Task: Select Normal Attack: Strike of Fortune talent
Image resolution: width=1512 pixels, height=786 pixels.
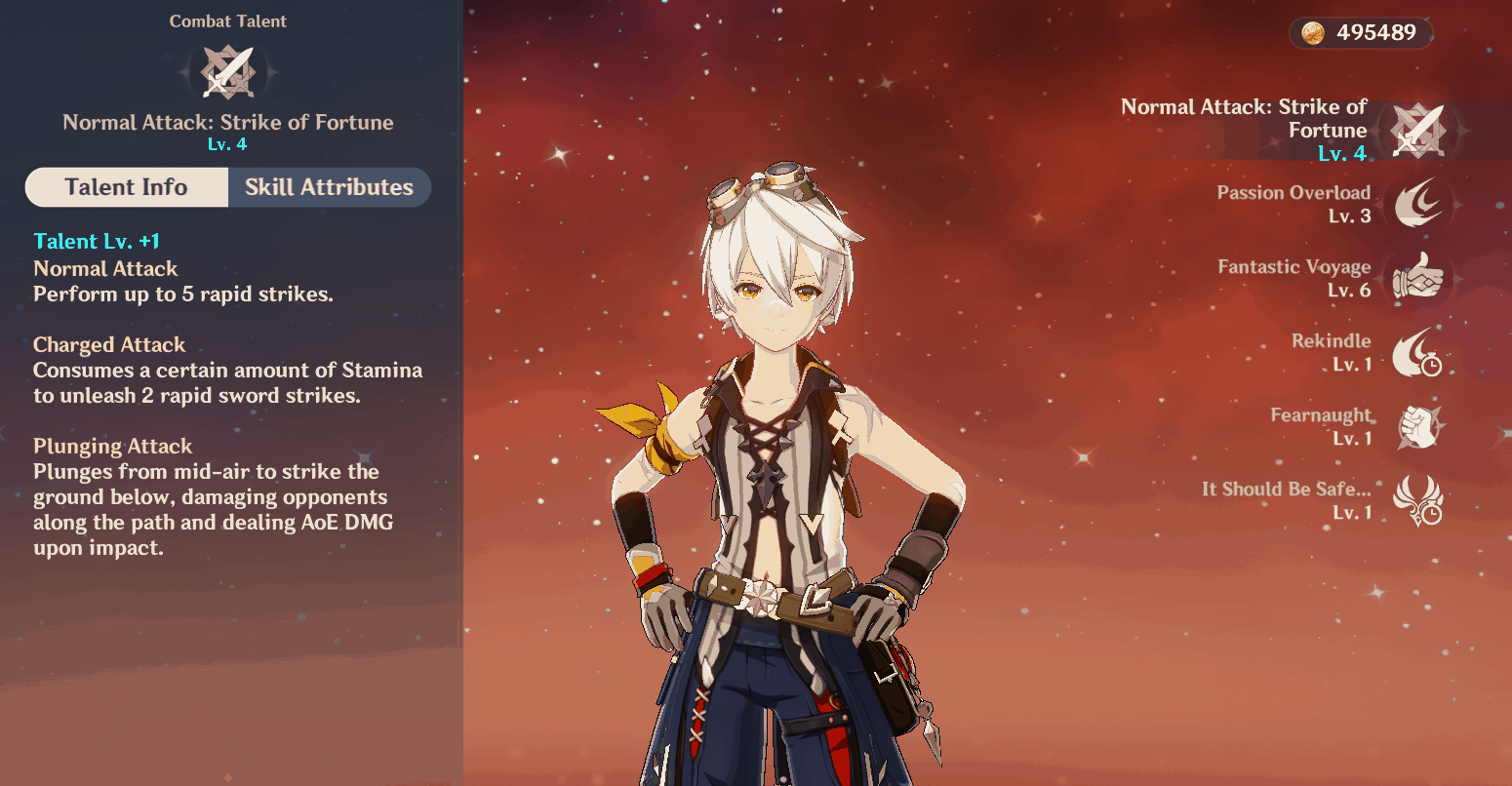Action: [x=1416, y=131]
